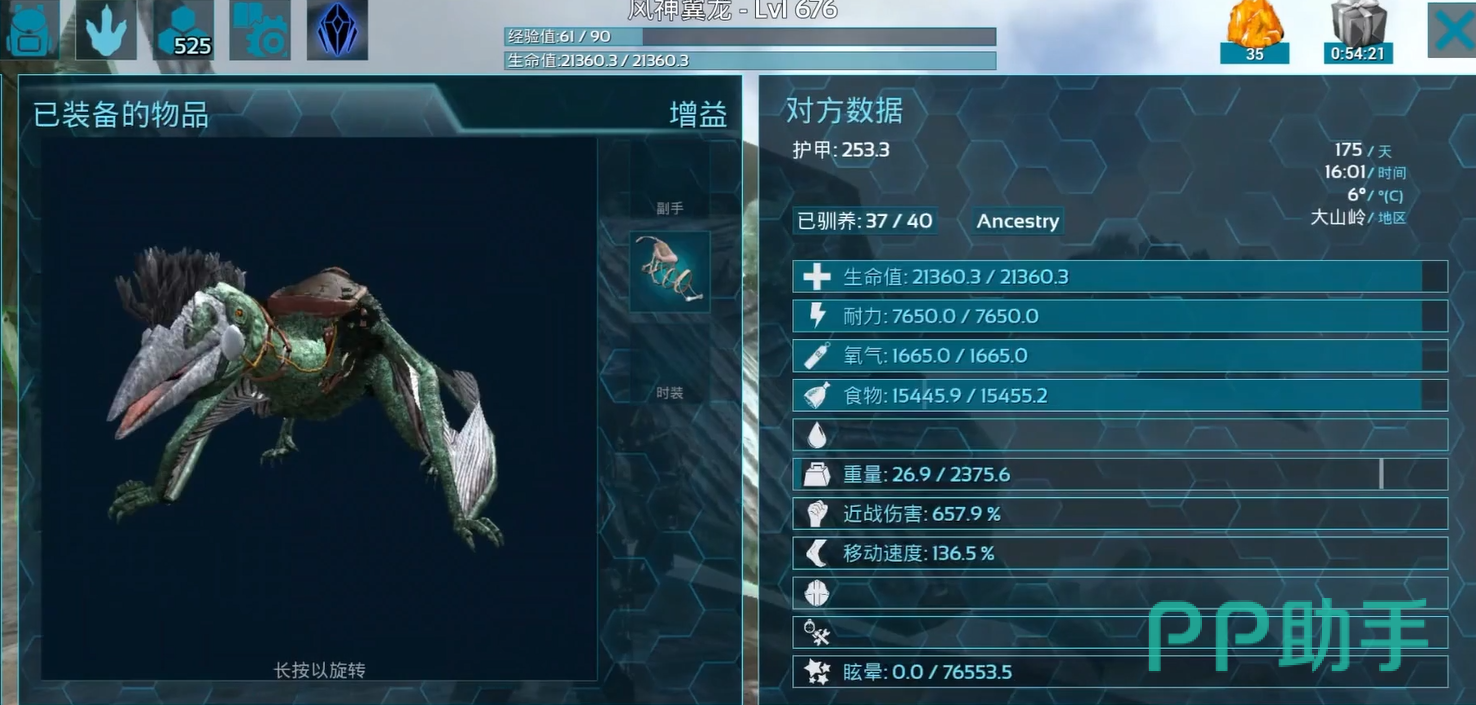The height and width of the screenshot is (705, 1476).
Task: Select the 生命值 health stat row
Action: [x=1119, y=277]
